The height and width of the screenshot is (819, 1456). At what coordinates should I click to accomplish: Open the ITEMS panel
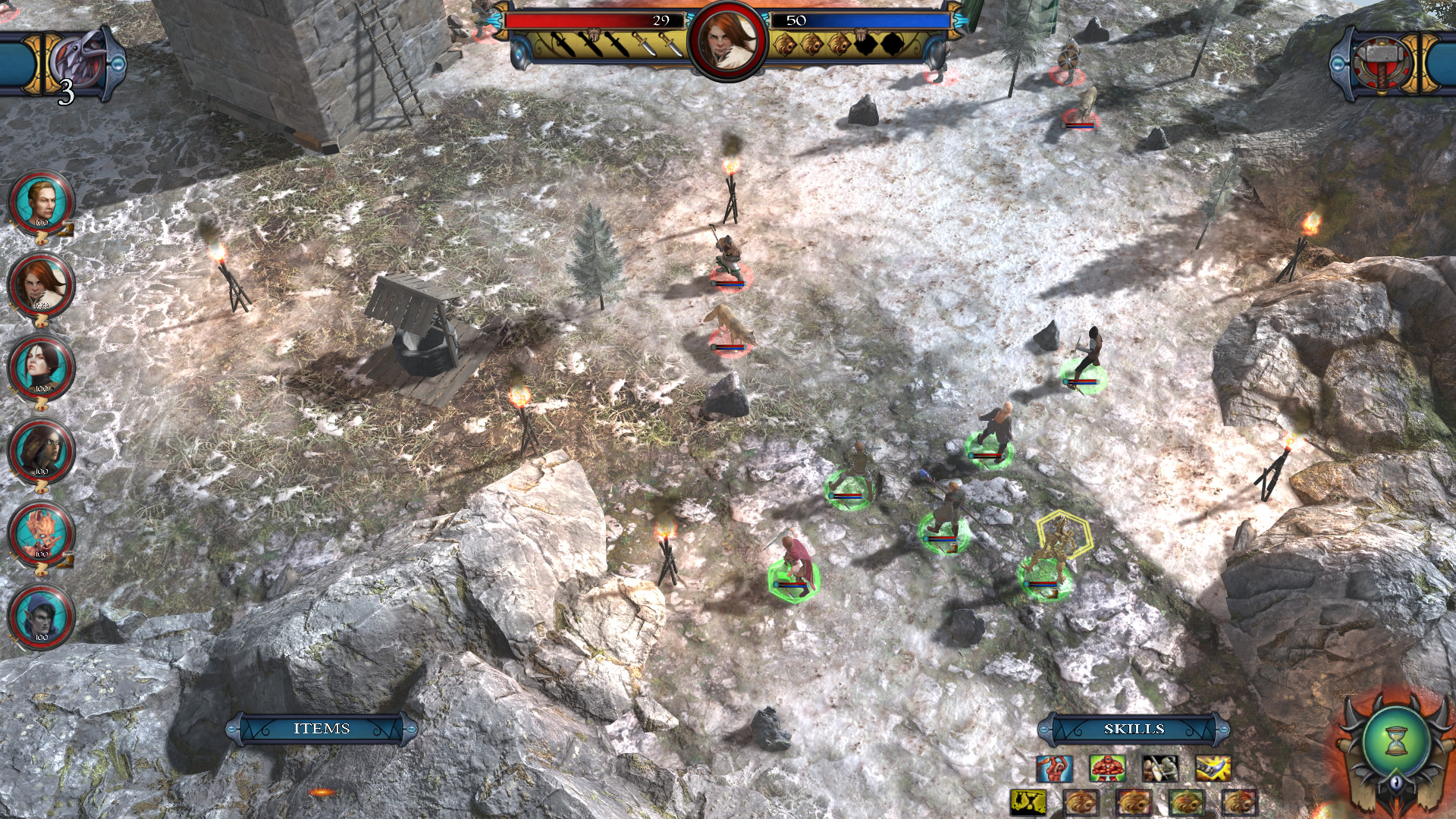pos(324,728)
